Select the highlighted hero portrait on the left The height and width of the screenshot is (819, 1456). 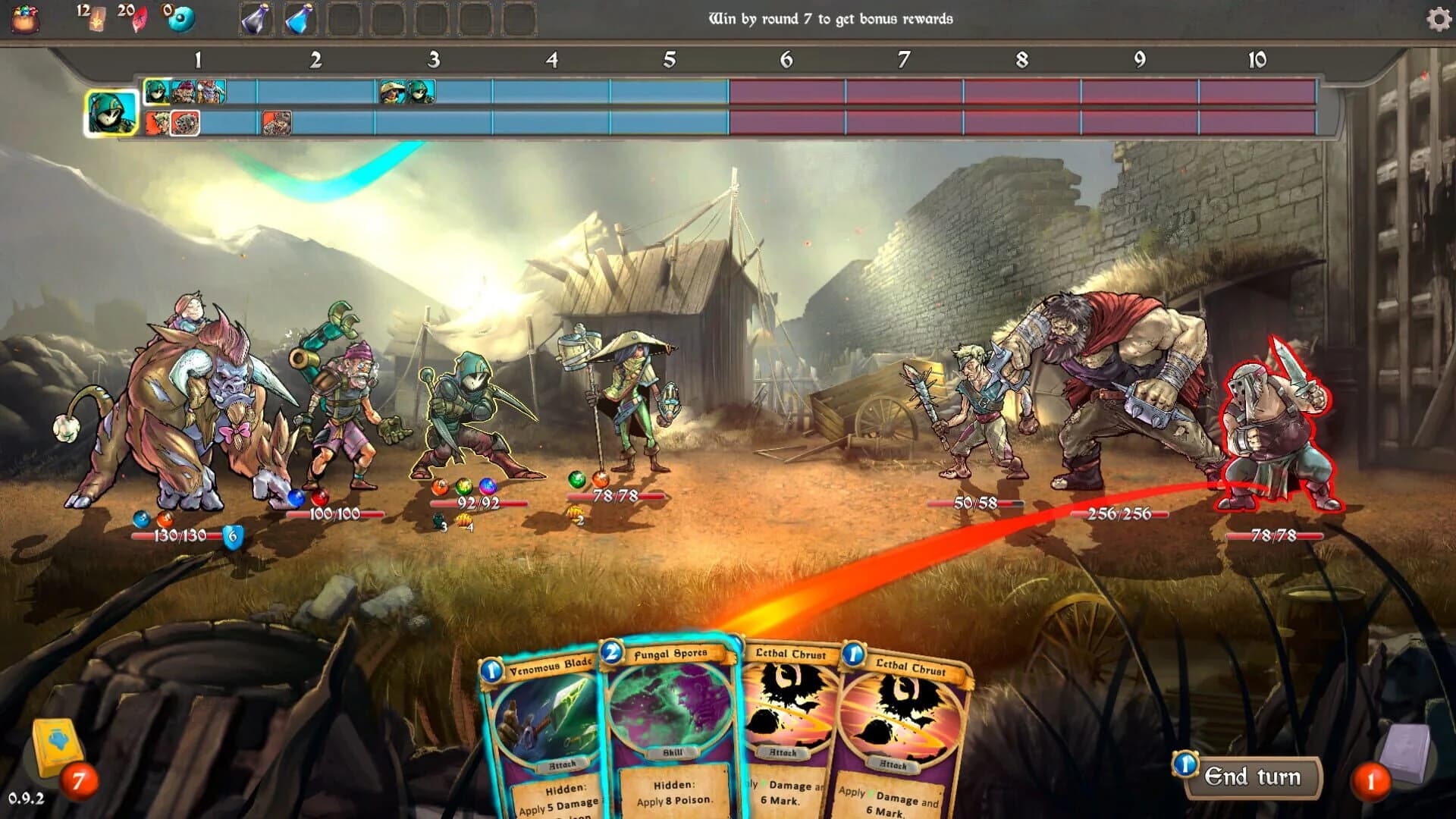tap(111, 114)
